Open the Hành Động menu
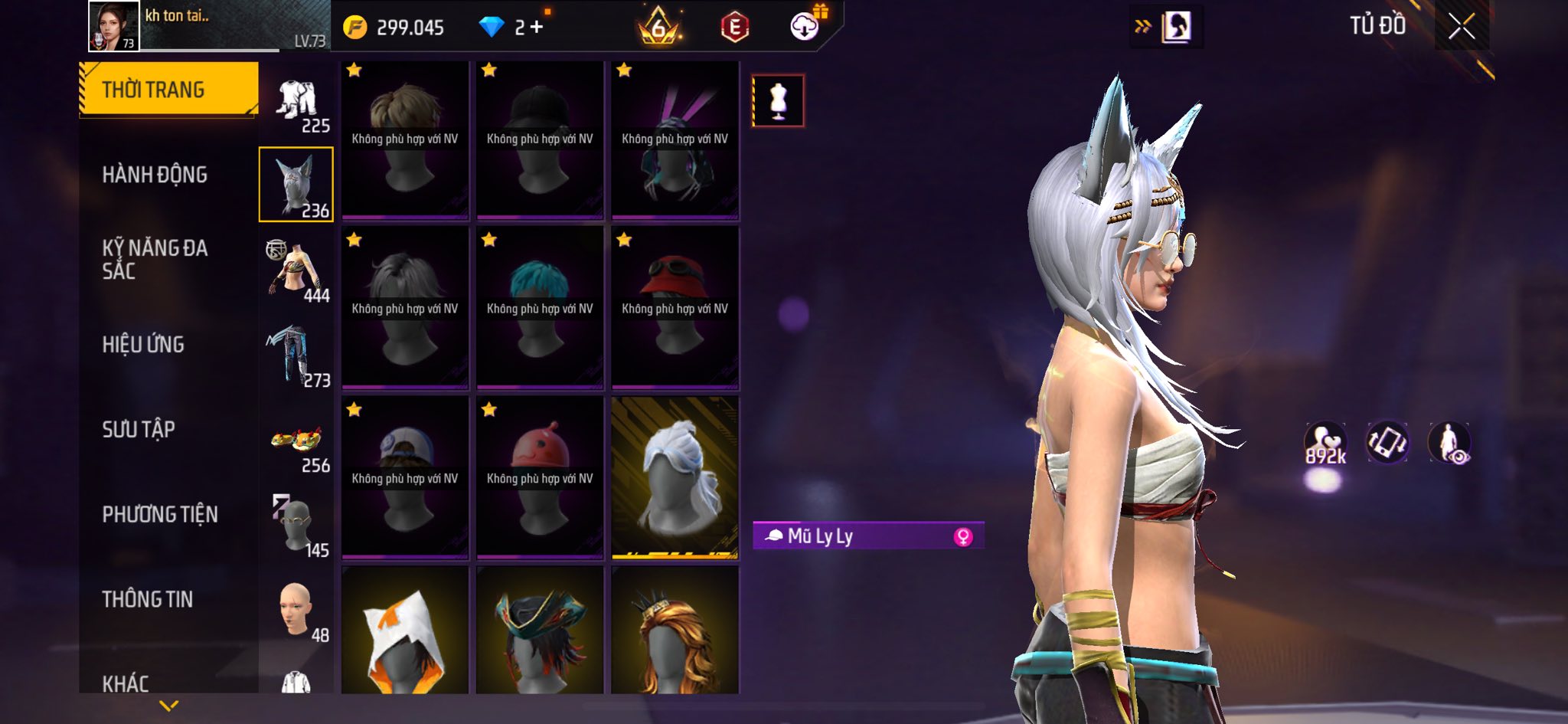This screenshot has height=724, width=1568. pyautogui.click(x=155, y=175)
